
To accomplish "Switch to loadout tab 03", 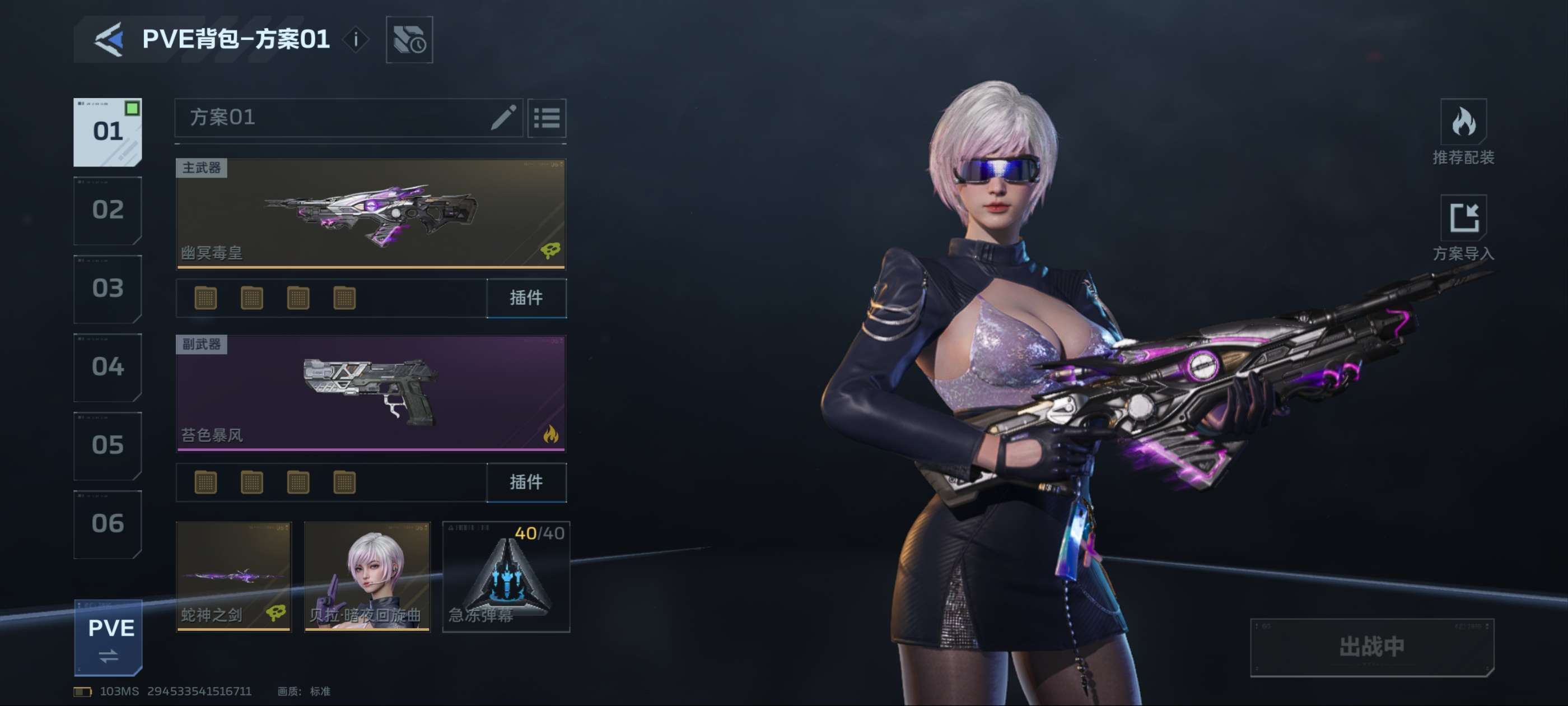I will (x=108, y=289).
